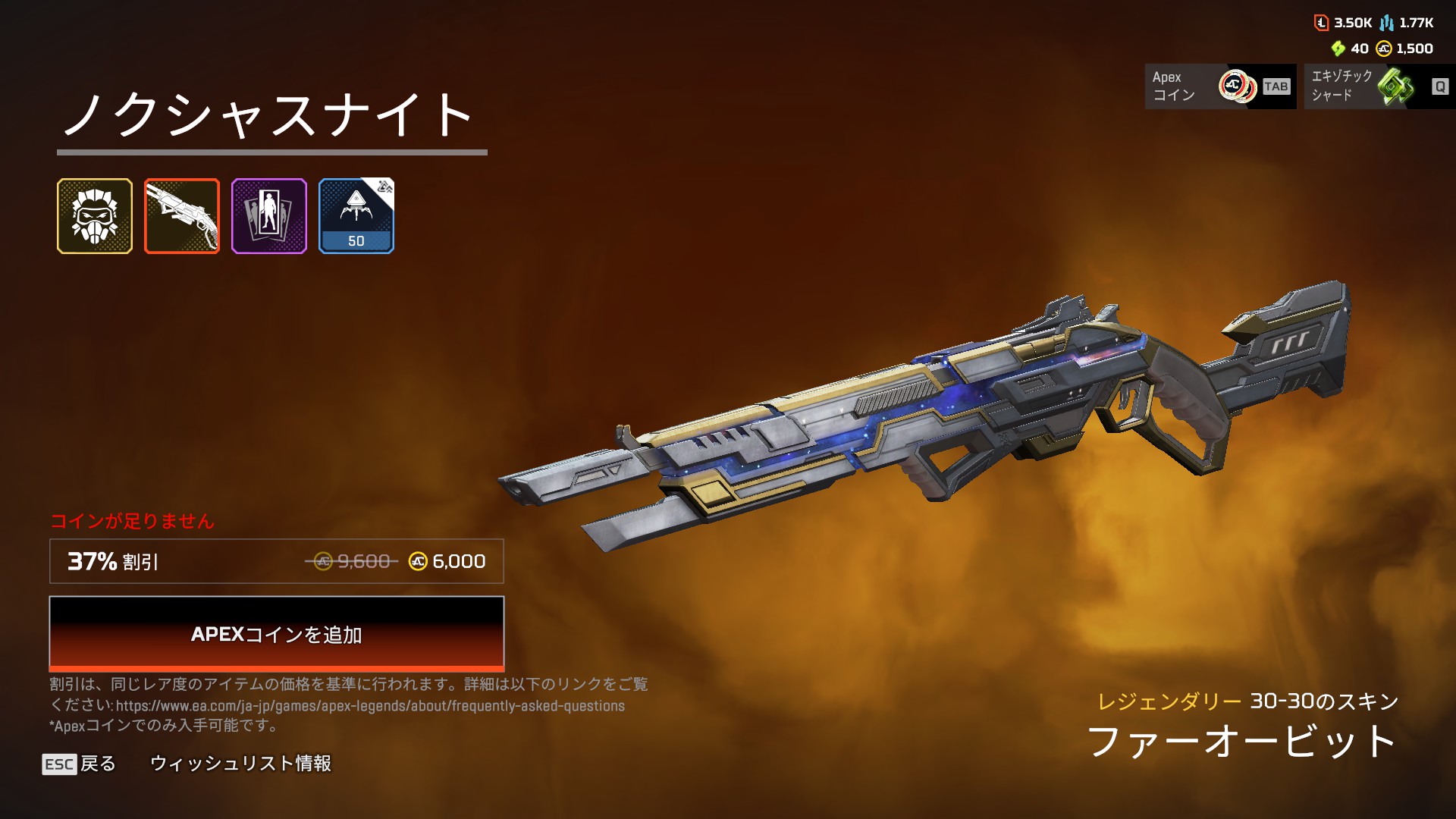This screenshot has width=1456, height=819.
Task: Select the 50 crafting materials item
Action: tap(356, 216)
